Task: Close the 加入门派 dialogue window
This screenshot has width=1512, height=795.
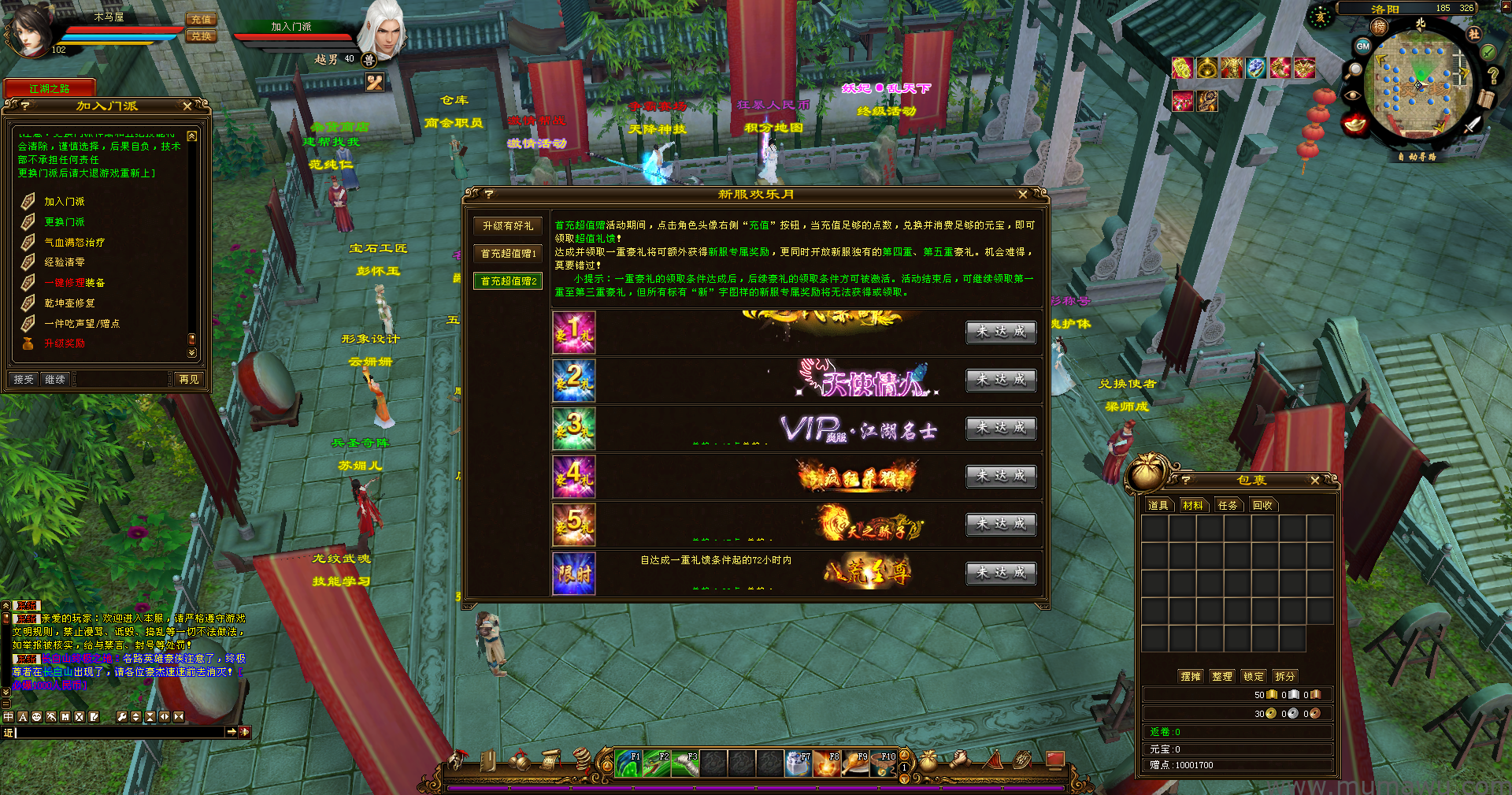Action: click(187, 106)
